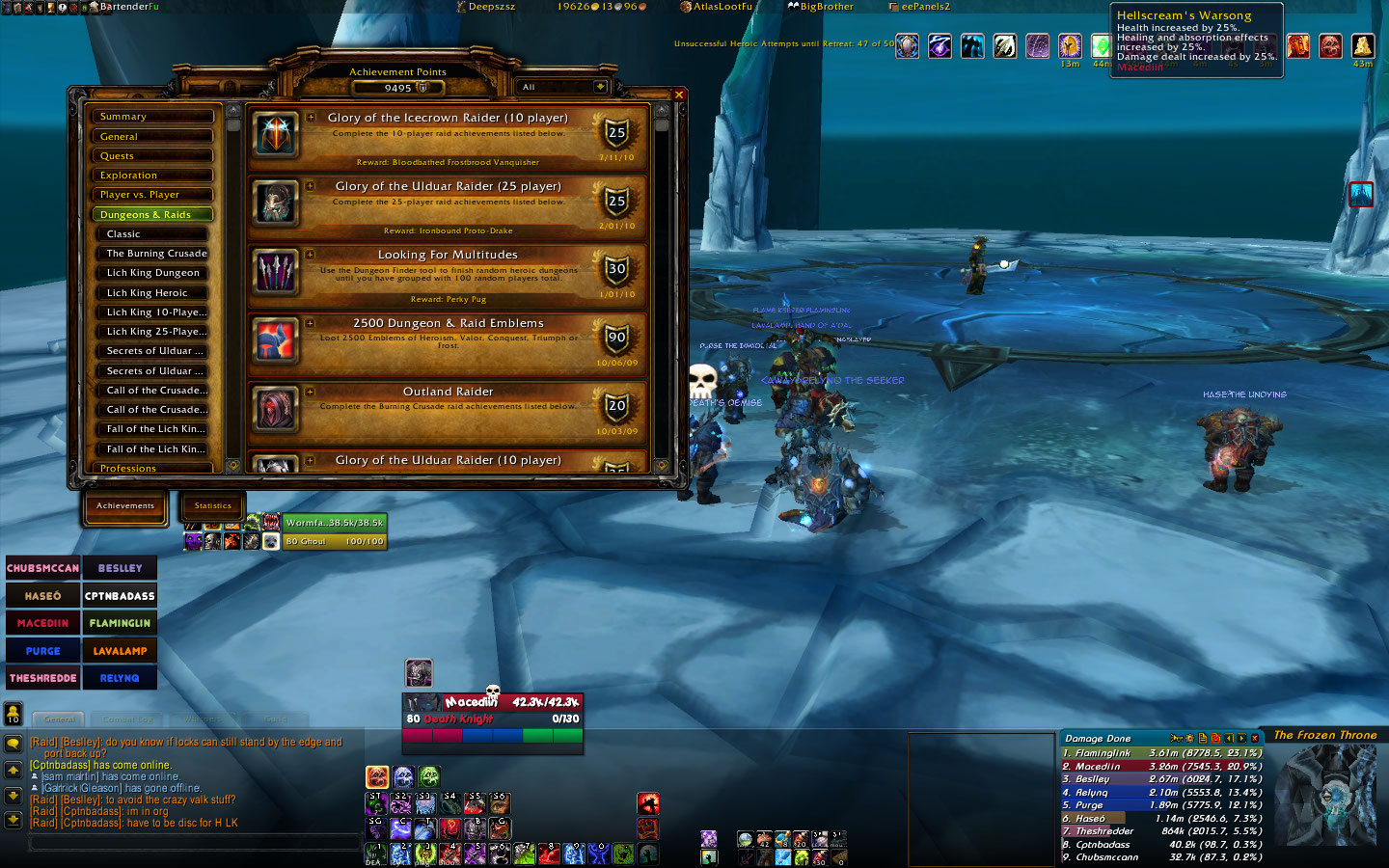1389x868 pixels.
Task: Select the Quests achievement category
Action: click(x=152, y=156)
